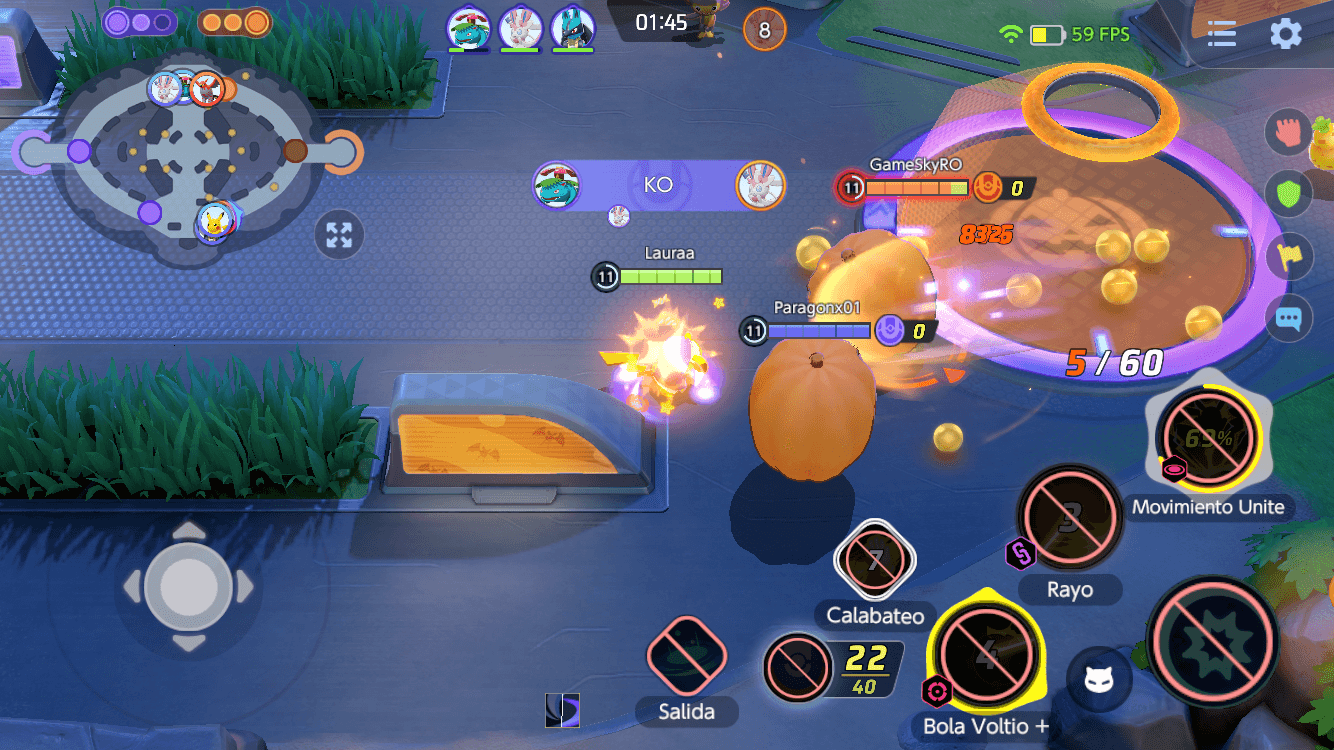Select the Venusaur teammate portrait at top

pos(467,27)
